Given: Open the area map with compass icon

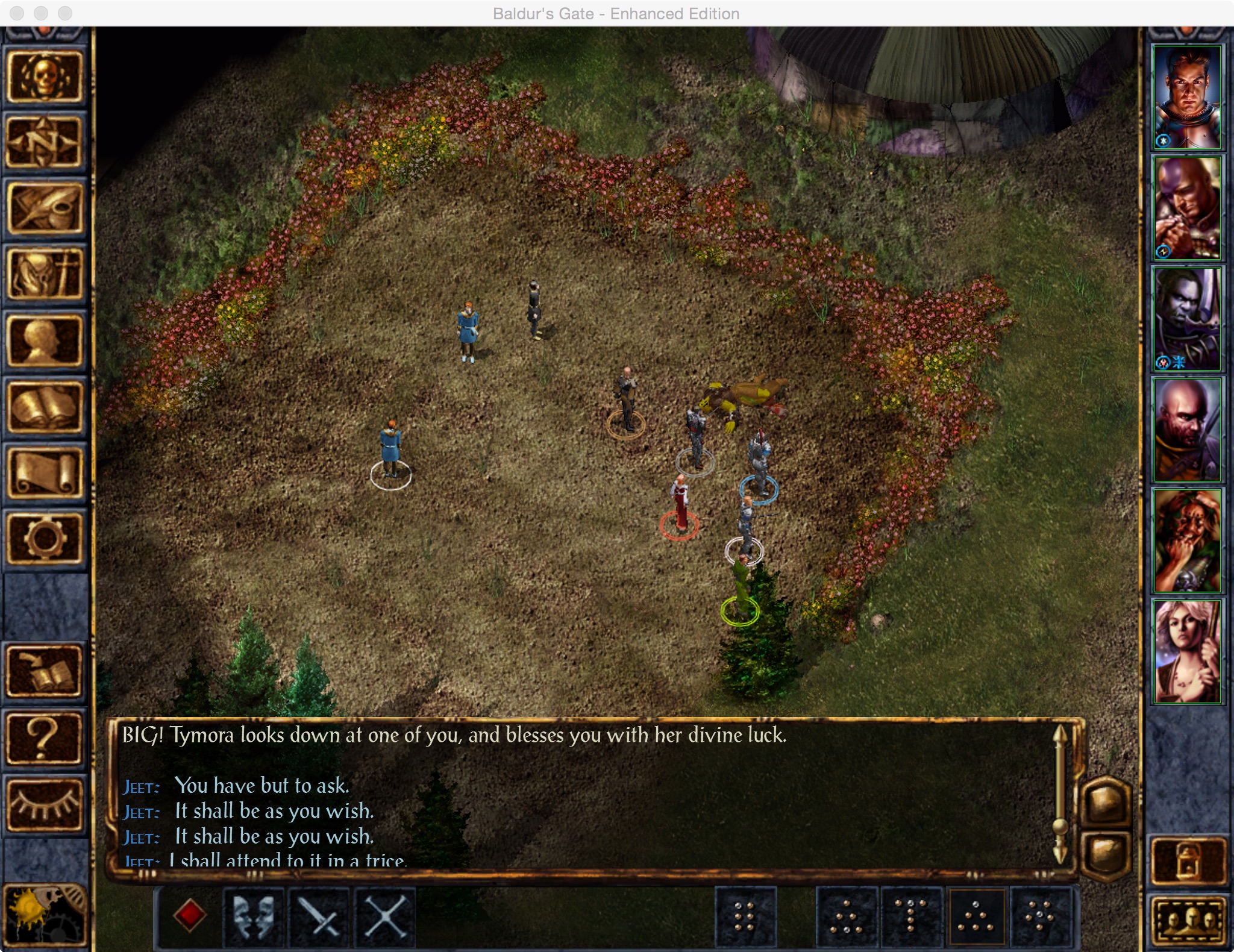Looking at the screenshot, I should [44, 142].
